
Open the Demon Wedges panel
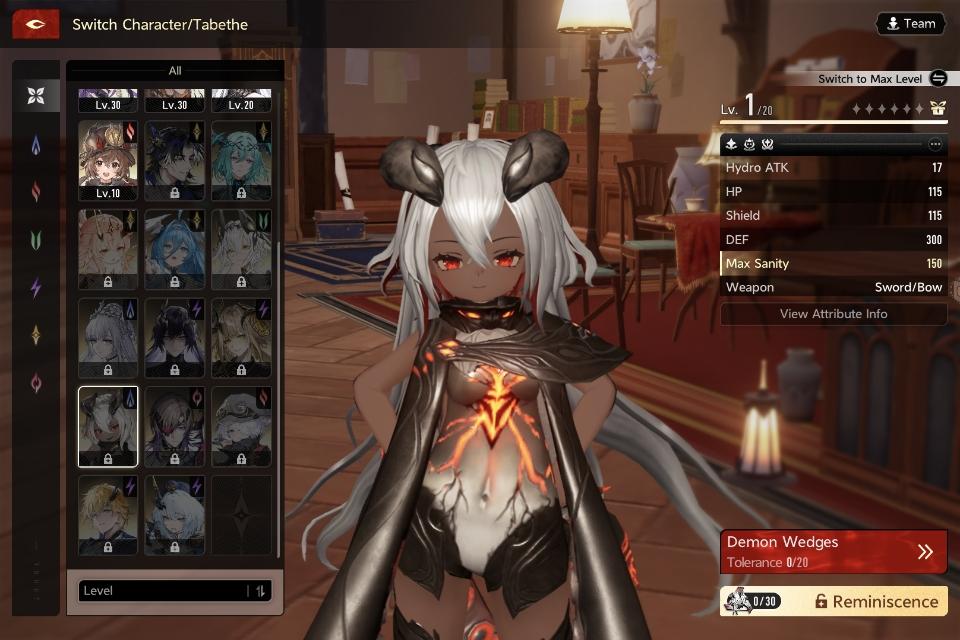tap(833, 551)
